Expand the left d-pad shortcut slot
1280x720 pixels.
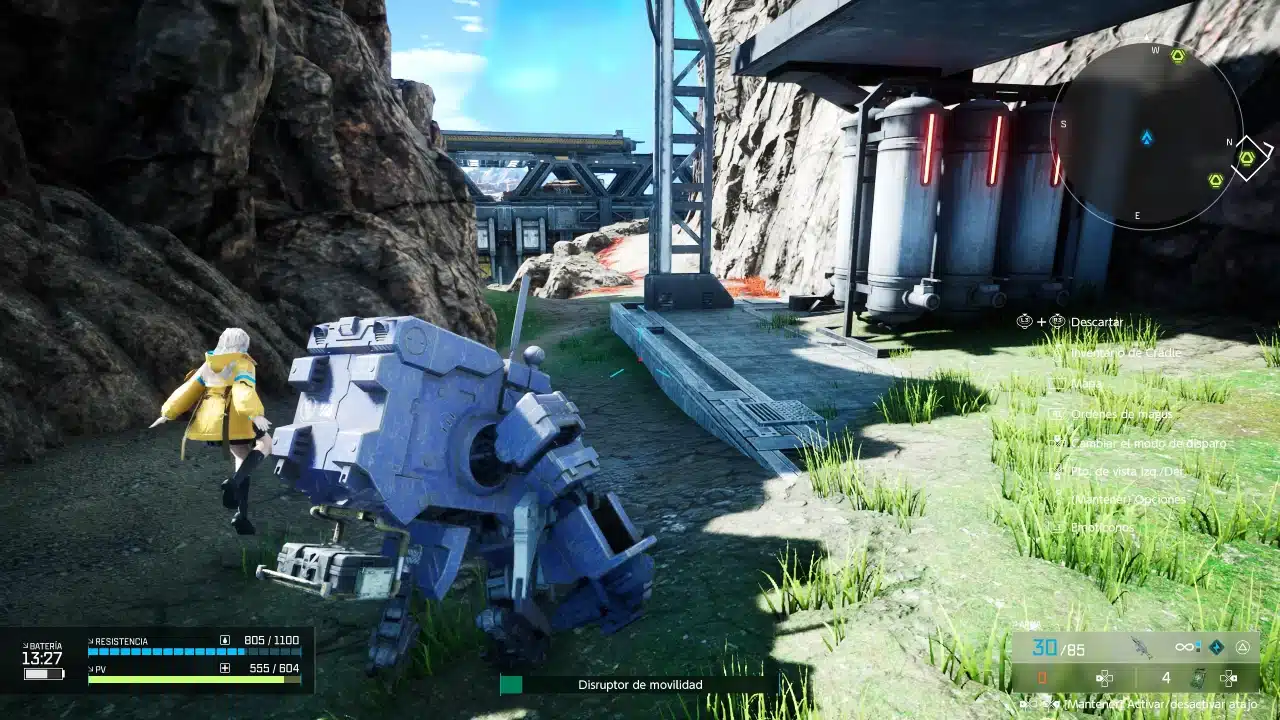point(1105,678)
